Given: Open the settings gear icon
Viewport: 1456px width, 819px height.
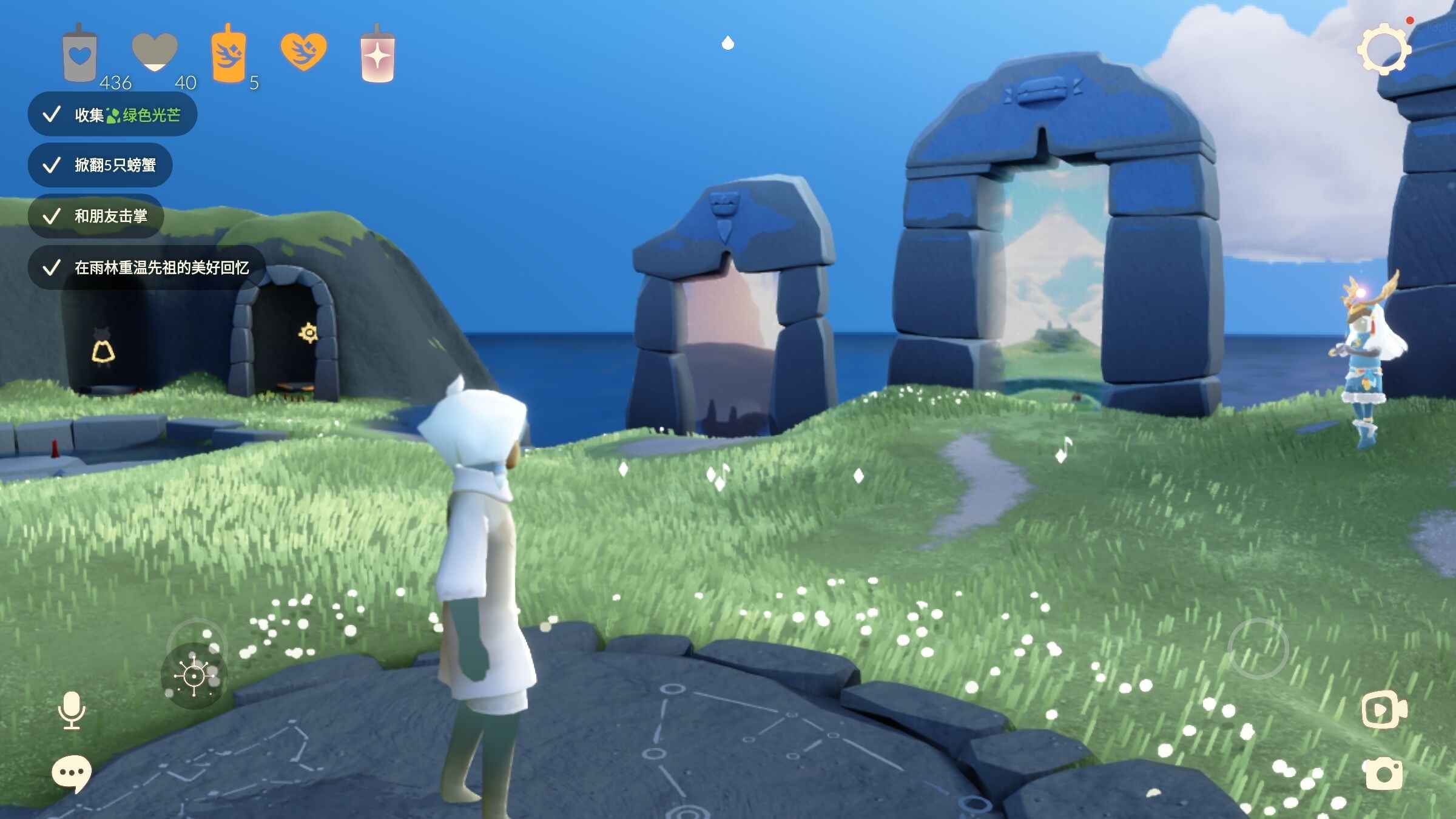Looking at the screenshot, I should click(1384, 49).
